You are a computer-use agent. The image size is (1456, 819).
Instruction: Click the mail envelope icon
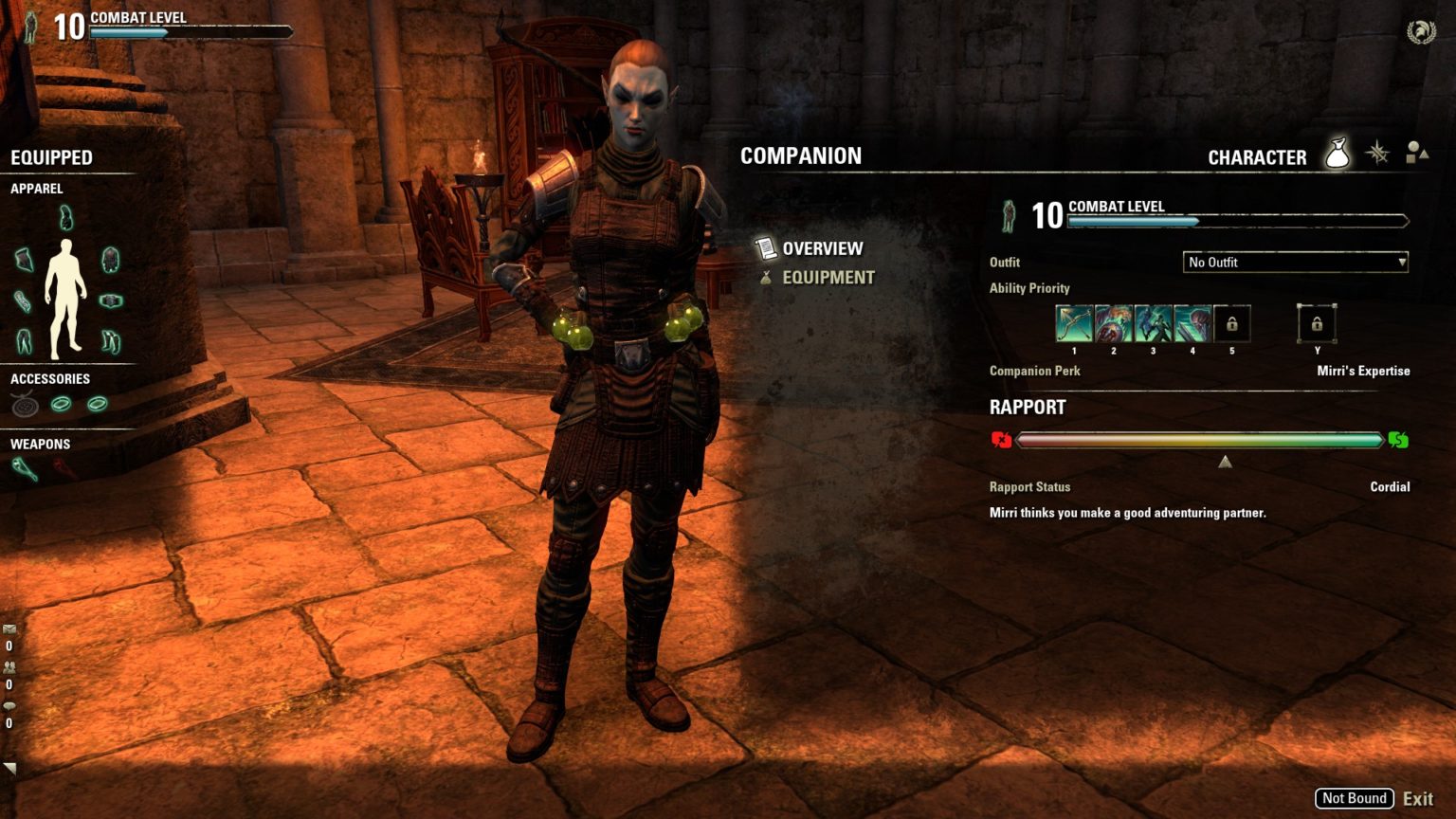(9, 628)
